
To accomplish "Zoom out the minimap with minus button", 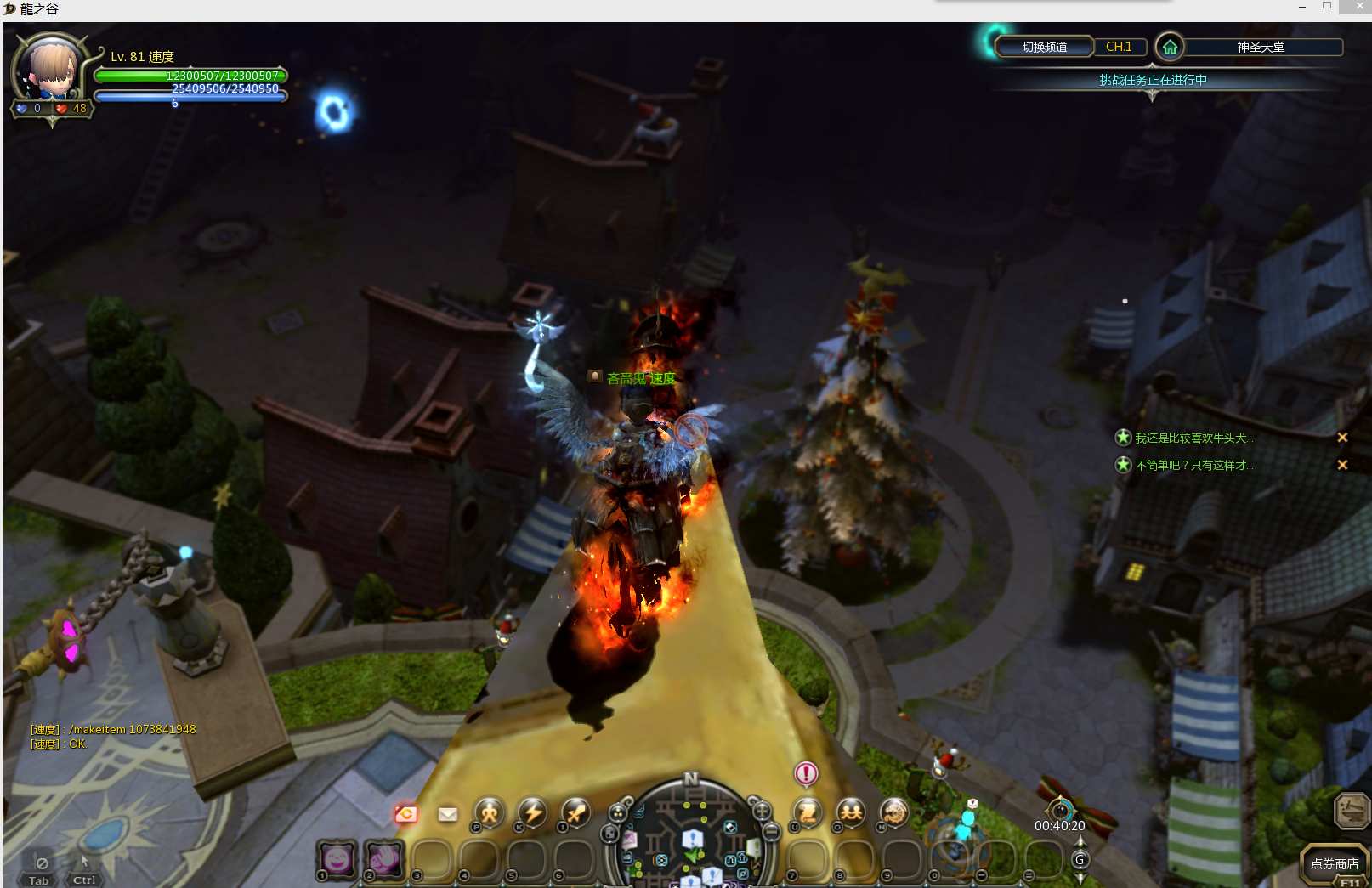I will [x=771, y=832].
